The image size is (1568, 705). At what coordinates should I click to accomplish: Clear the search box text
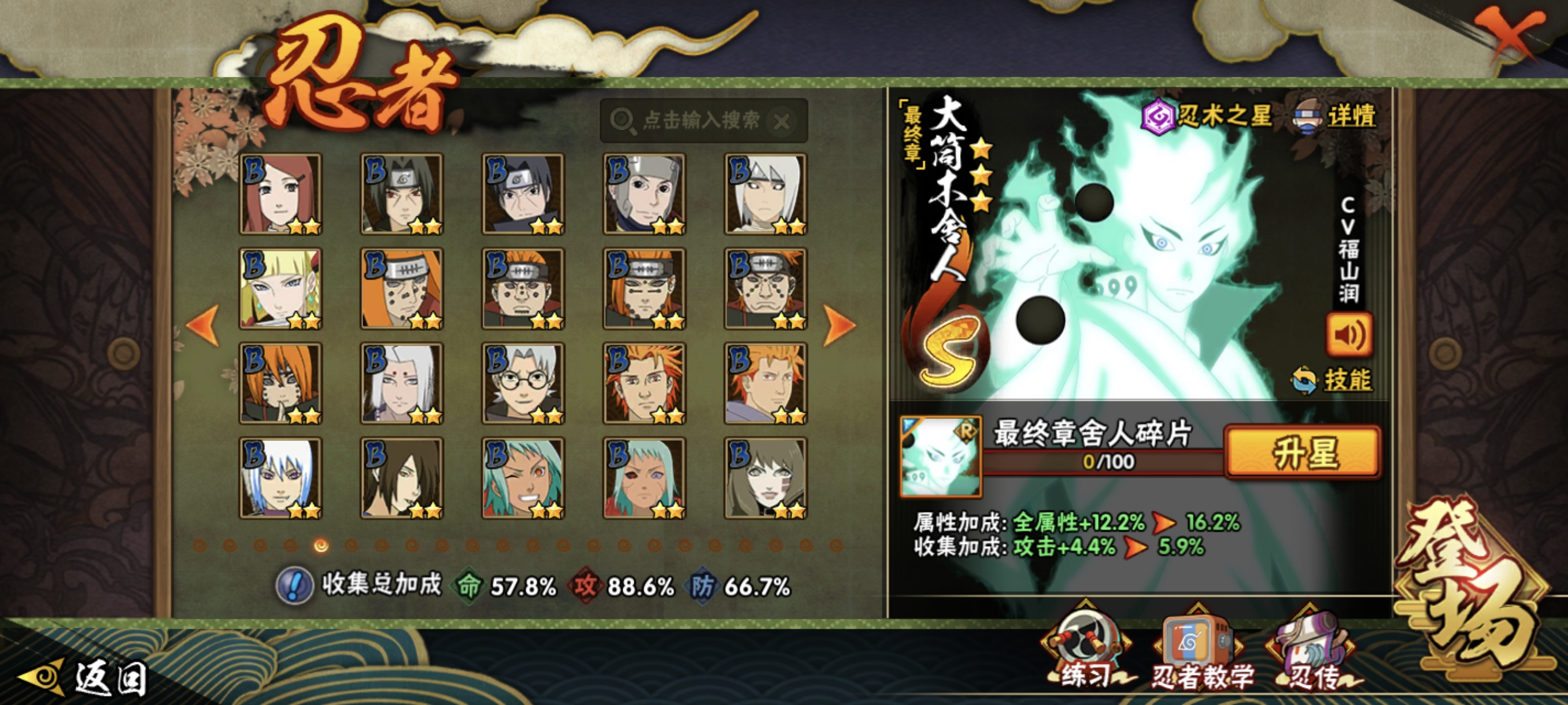click(x=782, y=122)
